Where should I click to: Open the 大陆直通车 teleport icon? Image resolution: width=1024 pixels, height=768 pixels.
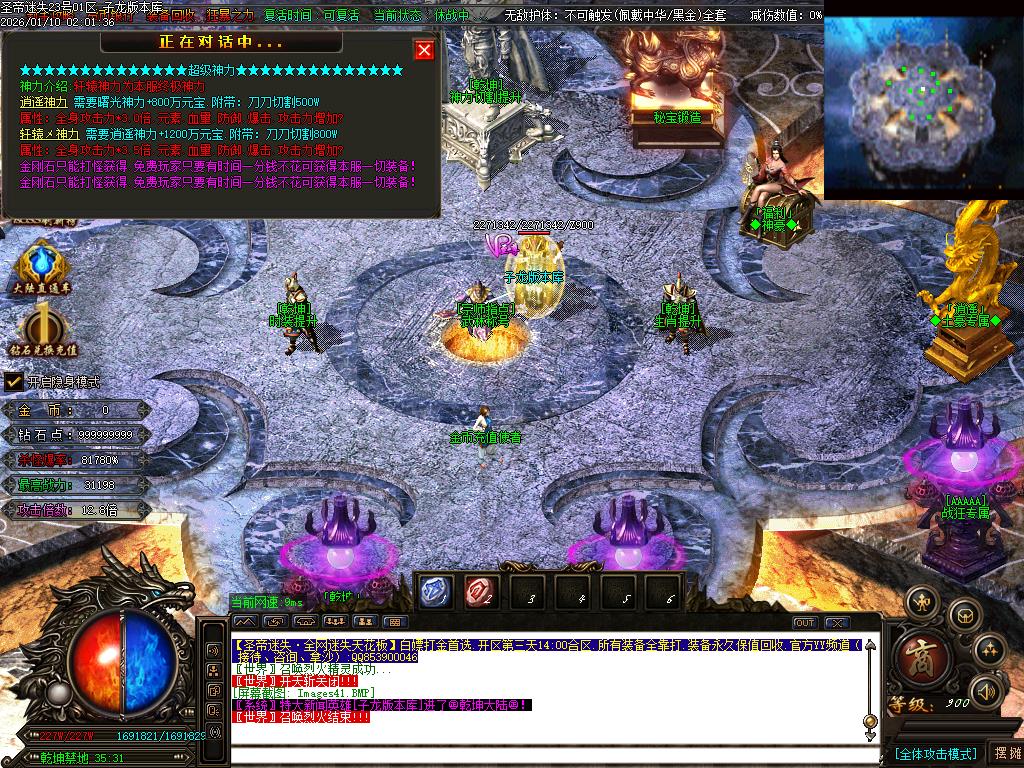point(42,268)
